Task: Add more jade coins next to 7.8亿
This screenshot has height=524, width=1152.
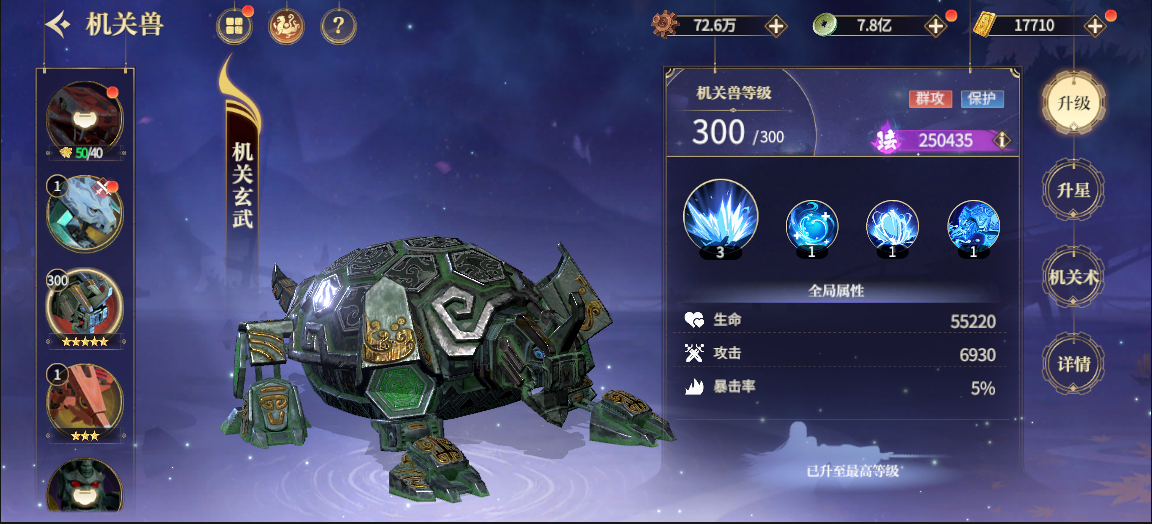Action: tap(935, 26)
